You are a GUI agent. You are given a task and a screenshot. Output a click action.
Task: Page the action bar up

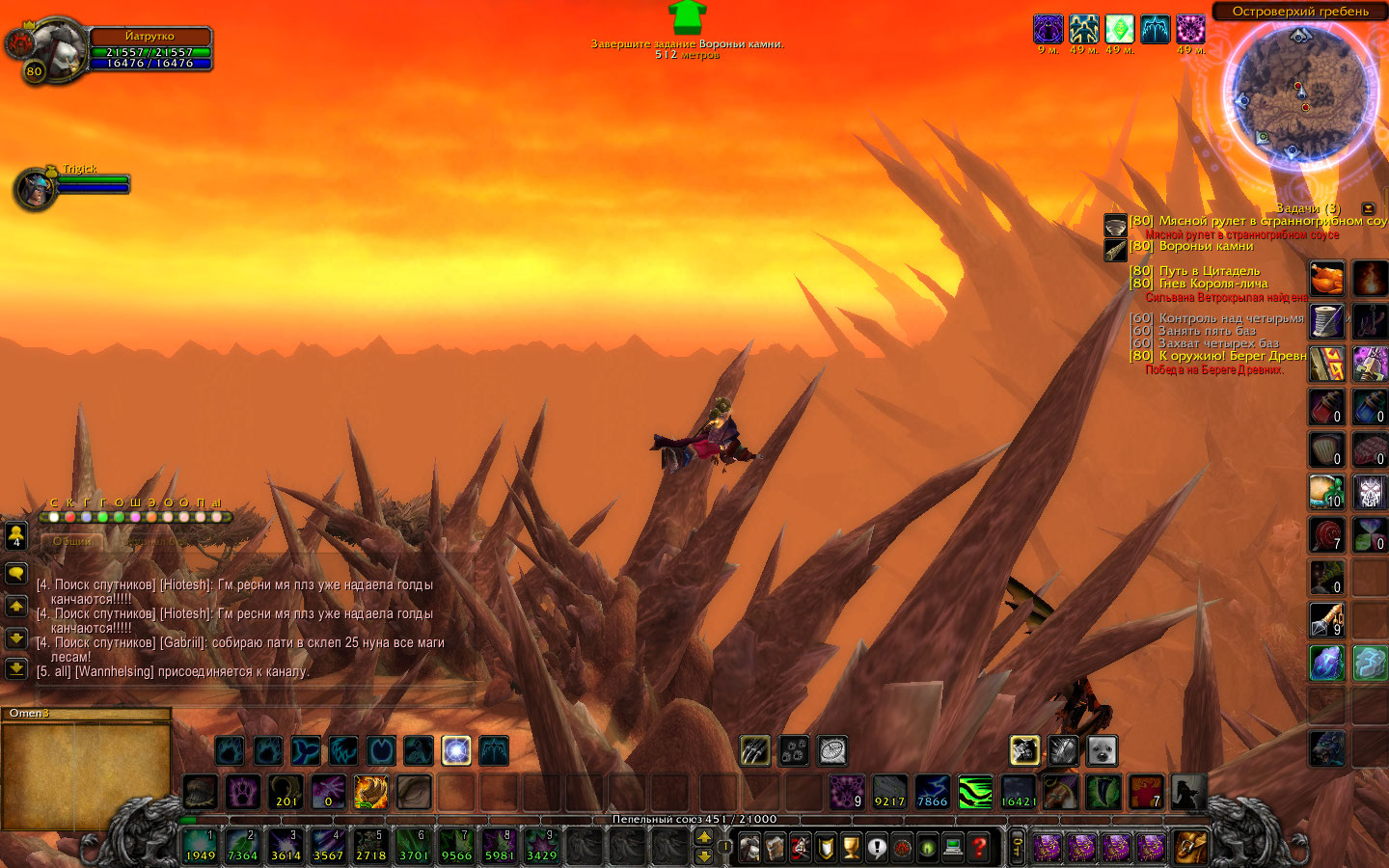click(x=704, y=836)
